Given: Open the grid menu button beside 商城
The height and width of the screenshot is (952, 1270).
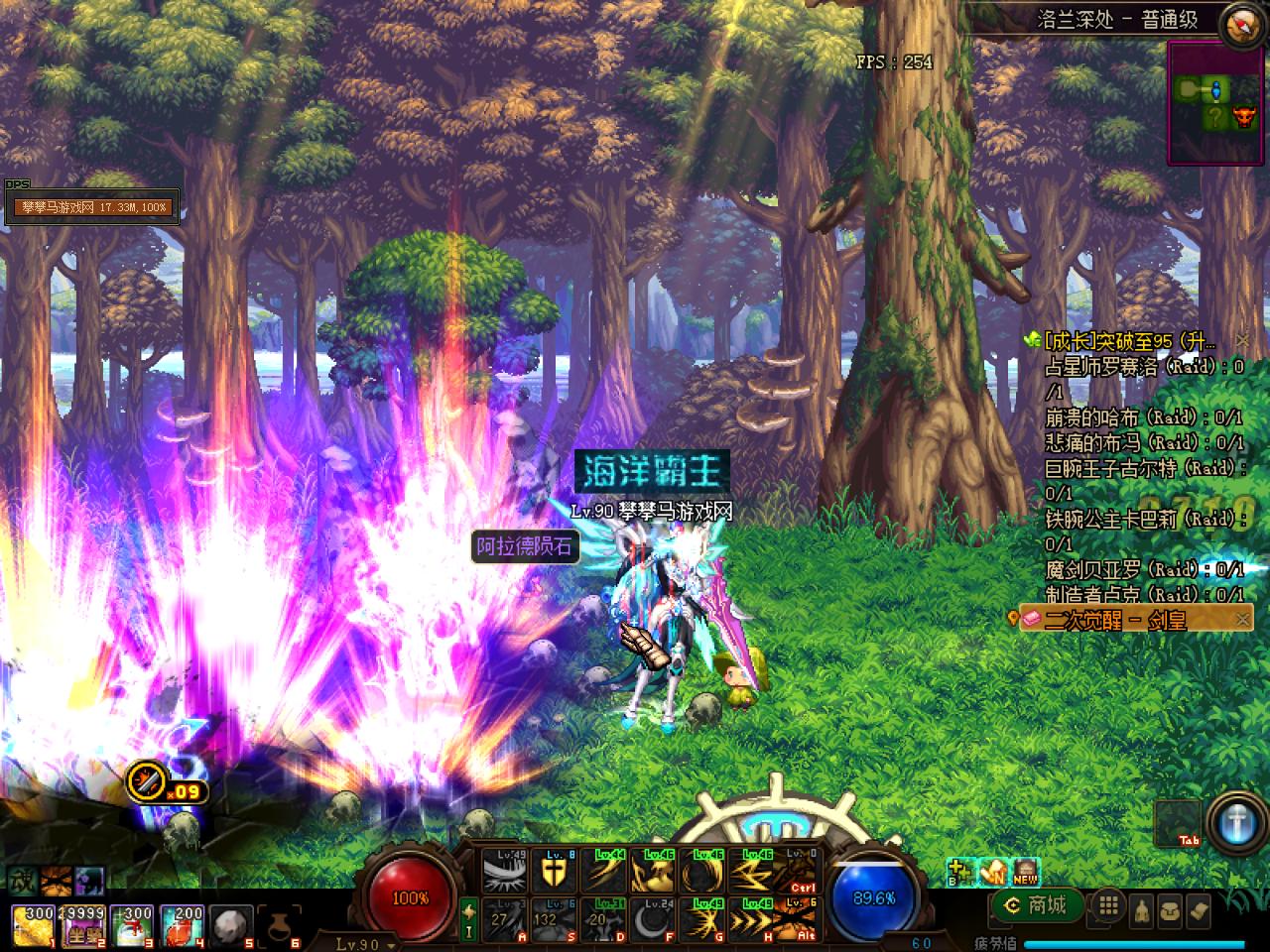Looking at the screenshot, I should click(x=1108, y=905).
